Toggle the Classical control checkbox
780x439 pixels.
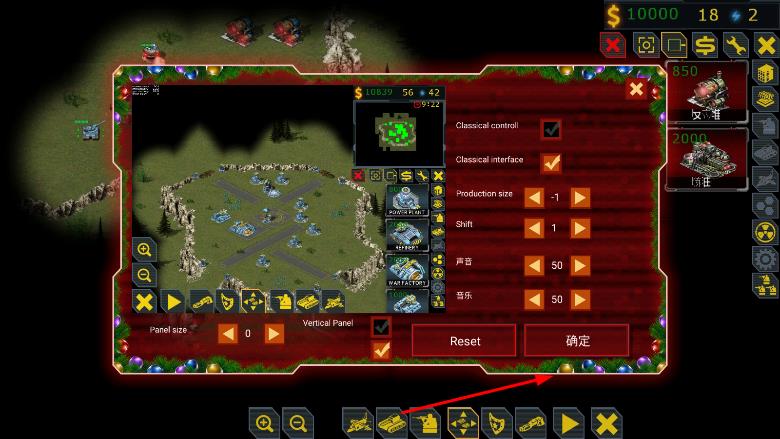(551, 129)
